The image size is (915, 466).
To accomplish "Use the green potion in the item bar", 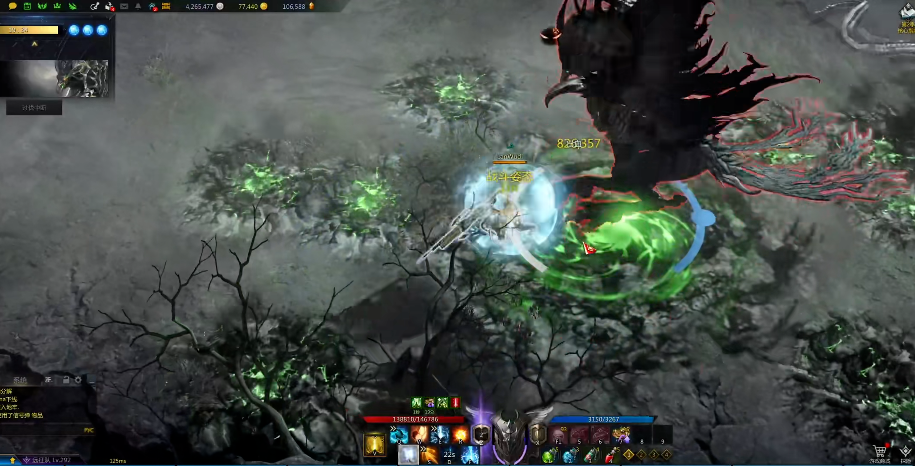I will 549,456.
